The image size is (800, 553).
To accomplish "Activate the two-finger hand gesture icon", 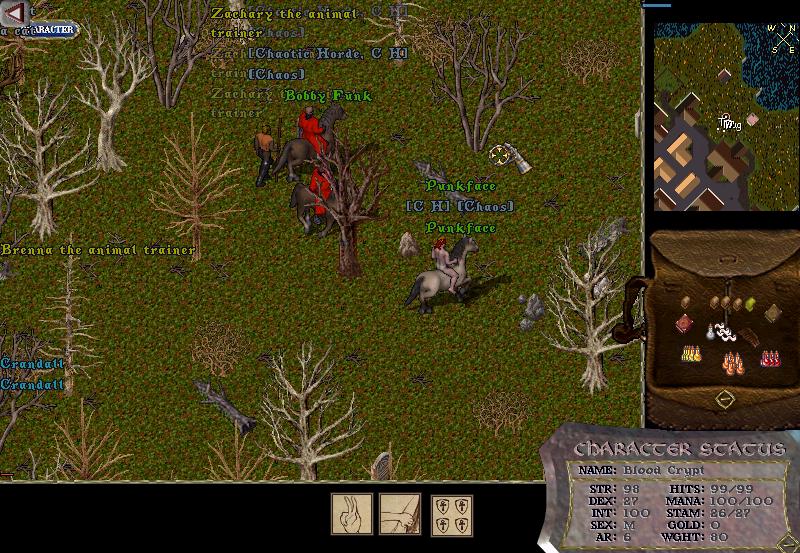I will (x=352, y=514).
